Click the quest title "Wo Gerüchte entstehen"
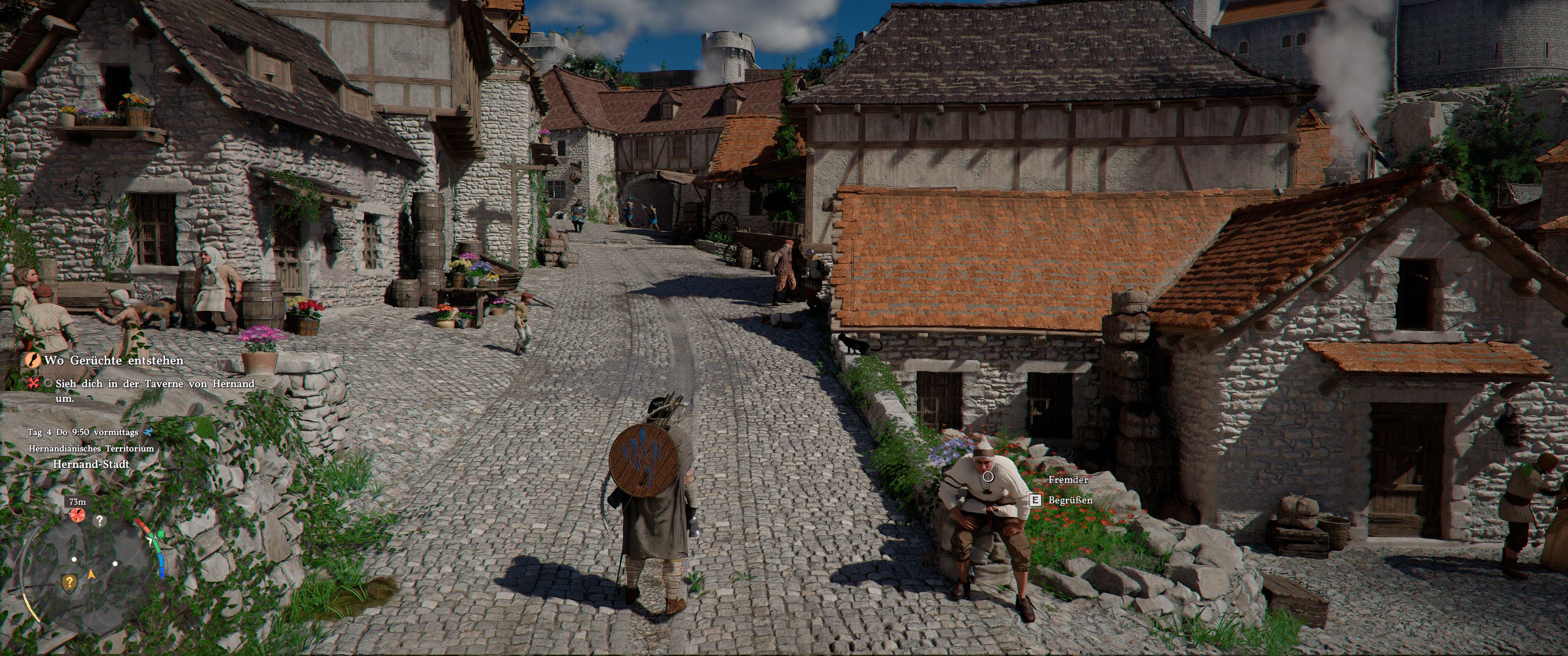Image resolution: width=1568 pixels, height=656 pixels. [113, 360]
